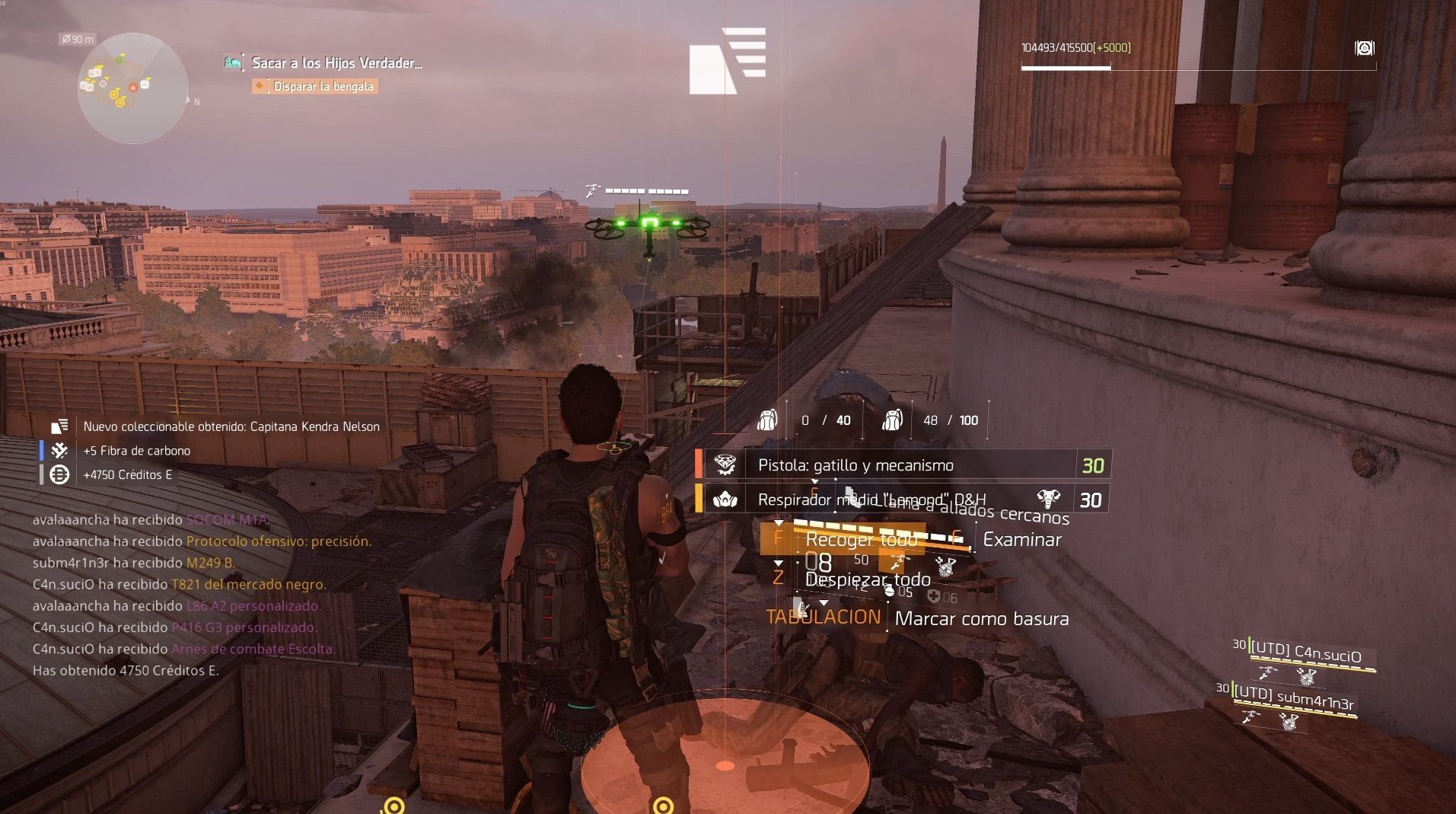Select teammate C4n.suciO in group list
Viewport: 1456px width, 814px height.
(1305, 653)
